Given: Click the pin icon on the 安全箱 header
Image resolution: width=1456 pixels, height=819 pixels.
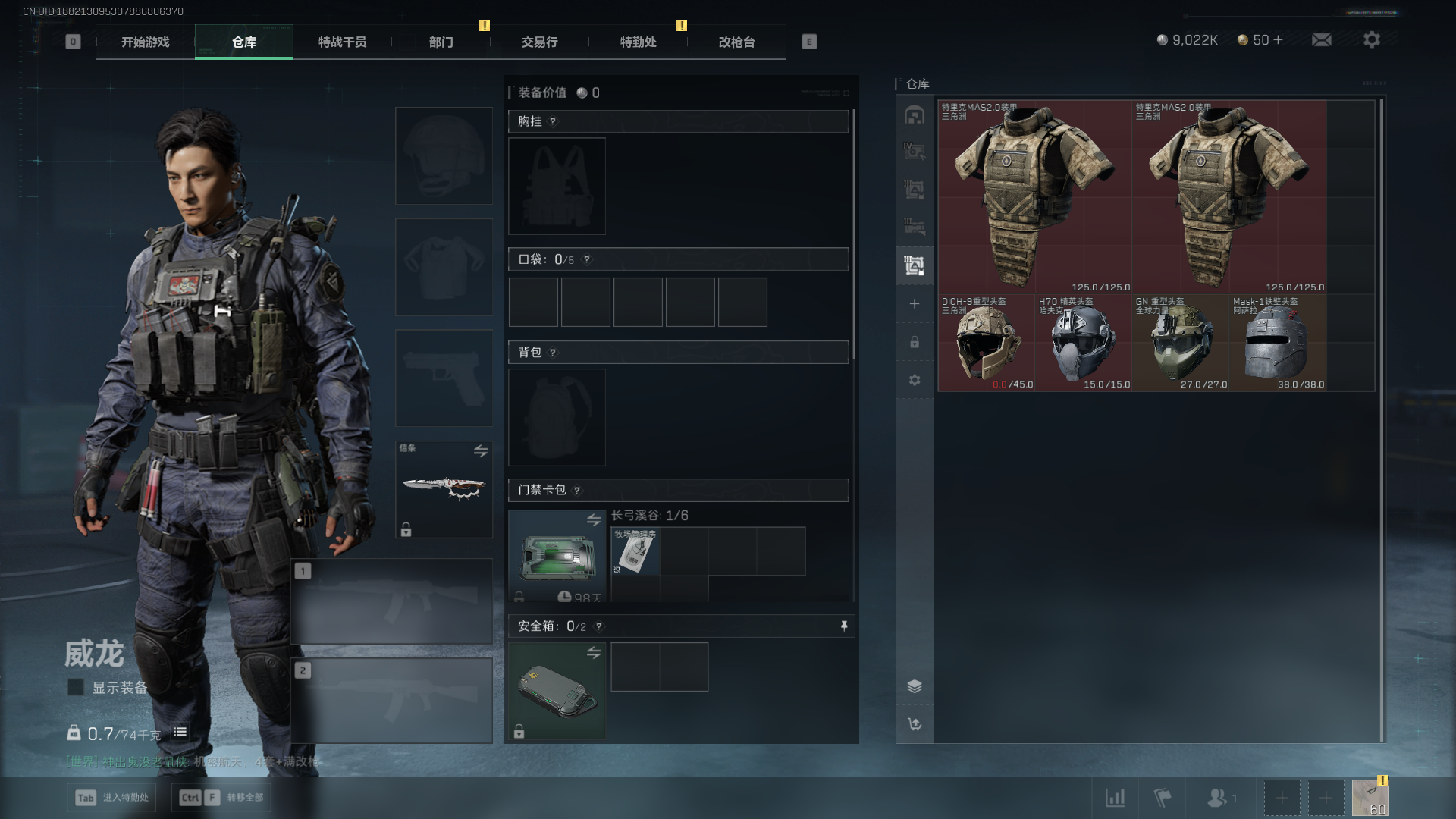Looking at the screenshot, I should [x=843, y=626].
